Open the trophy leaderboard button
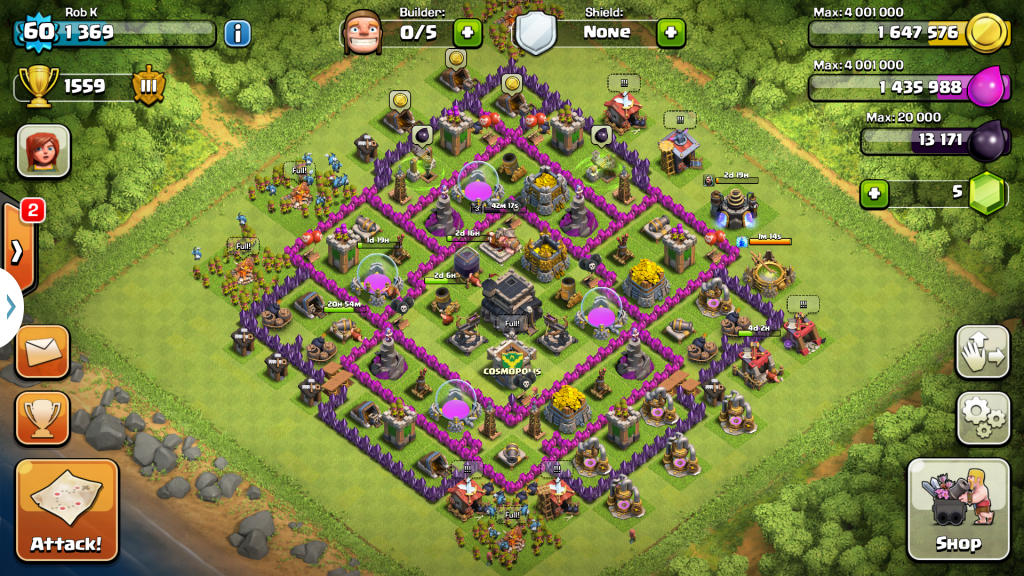The height and width of the screenshot is (576, 1024). (x=43, y=417)
